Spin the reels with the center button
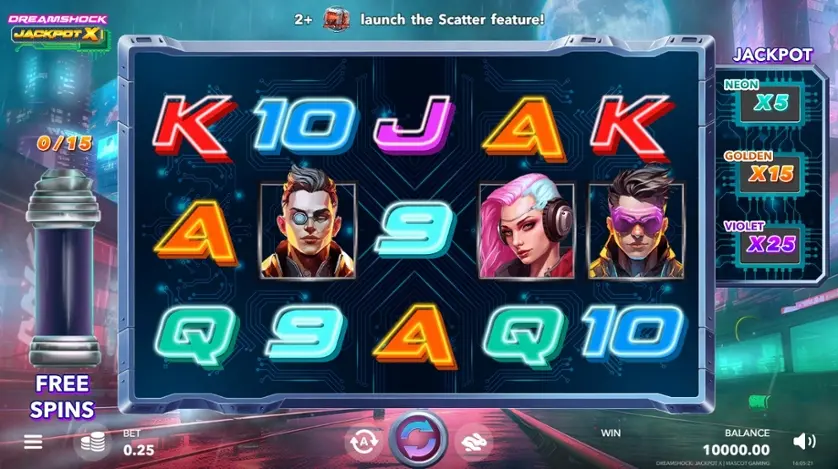The width and height of the screenshot is (838, 469). coord(418,439)
